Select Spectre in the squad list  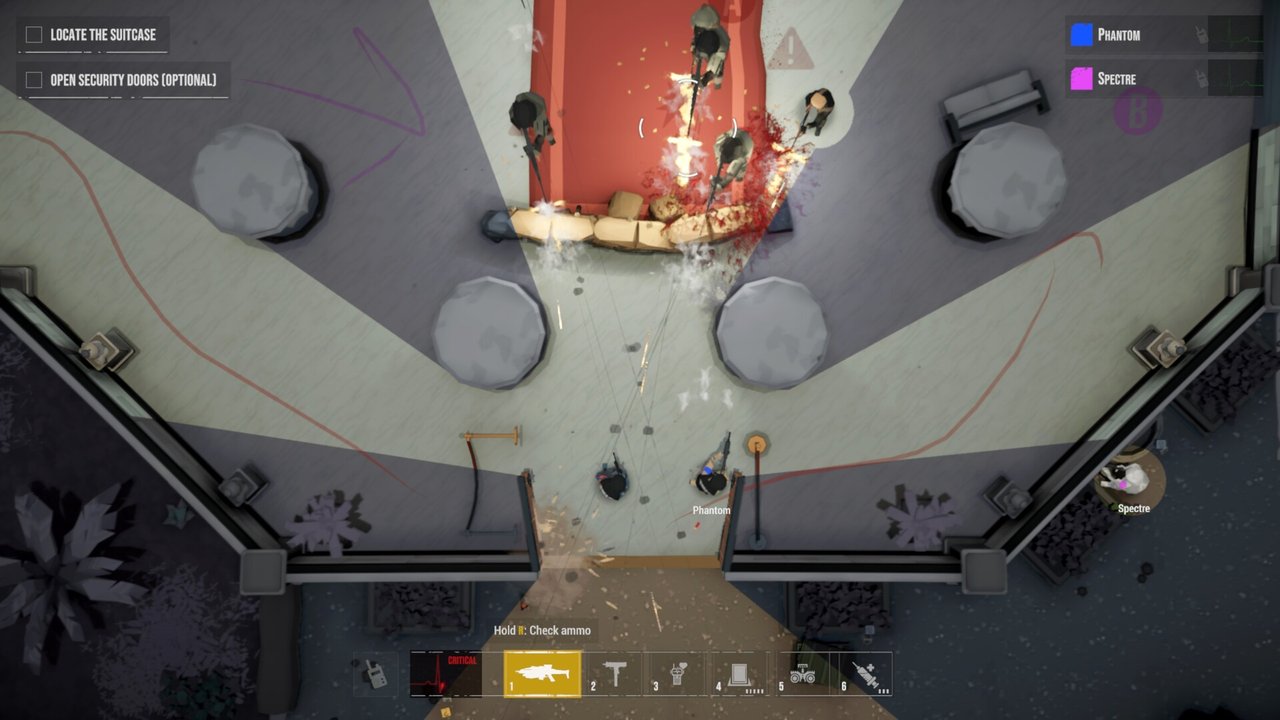pyautogui.click(x=1116, y=79)
